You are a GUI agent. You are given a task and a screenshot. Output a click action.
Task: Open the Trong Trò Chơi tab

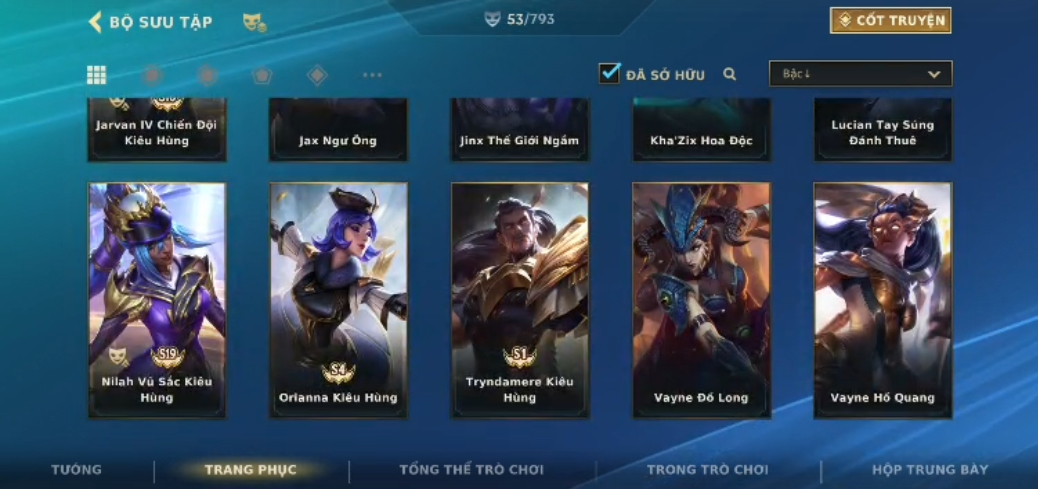pos(707,470)
